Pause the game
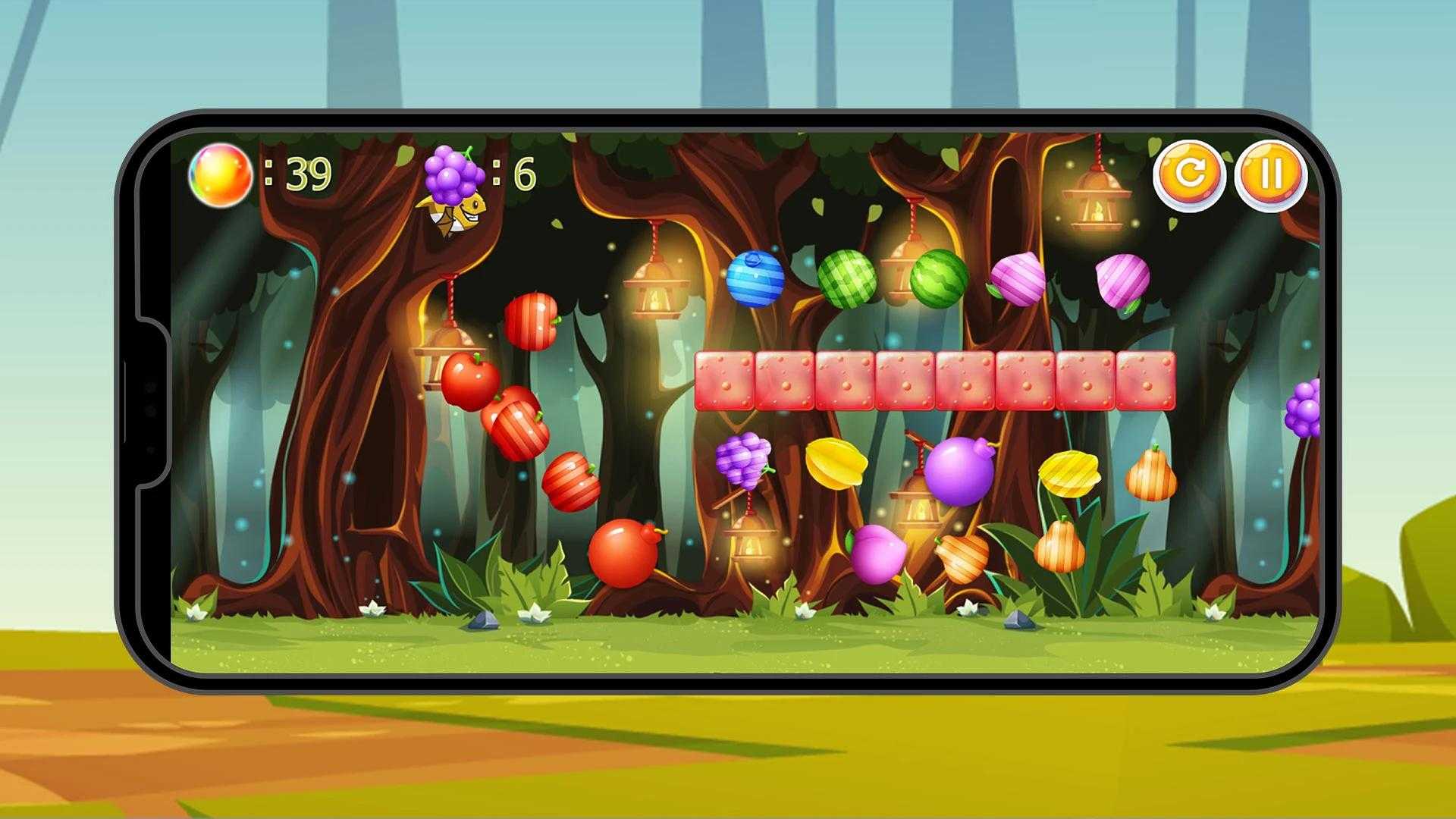Screen dimensions: 1456x819 click(1270, 174)
